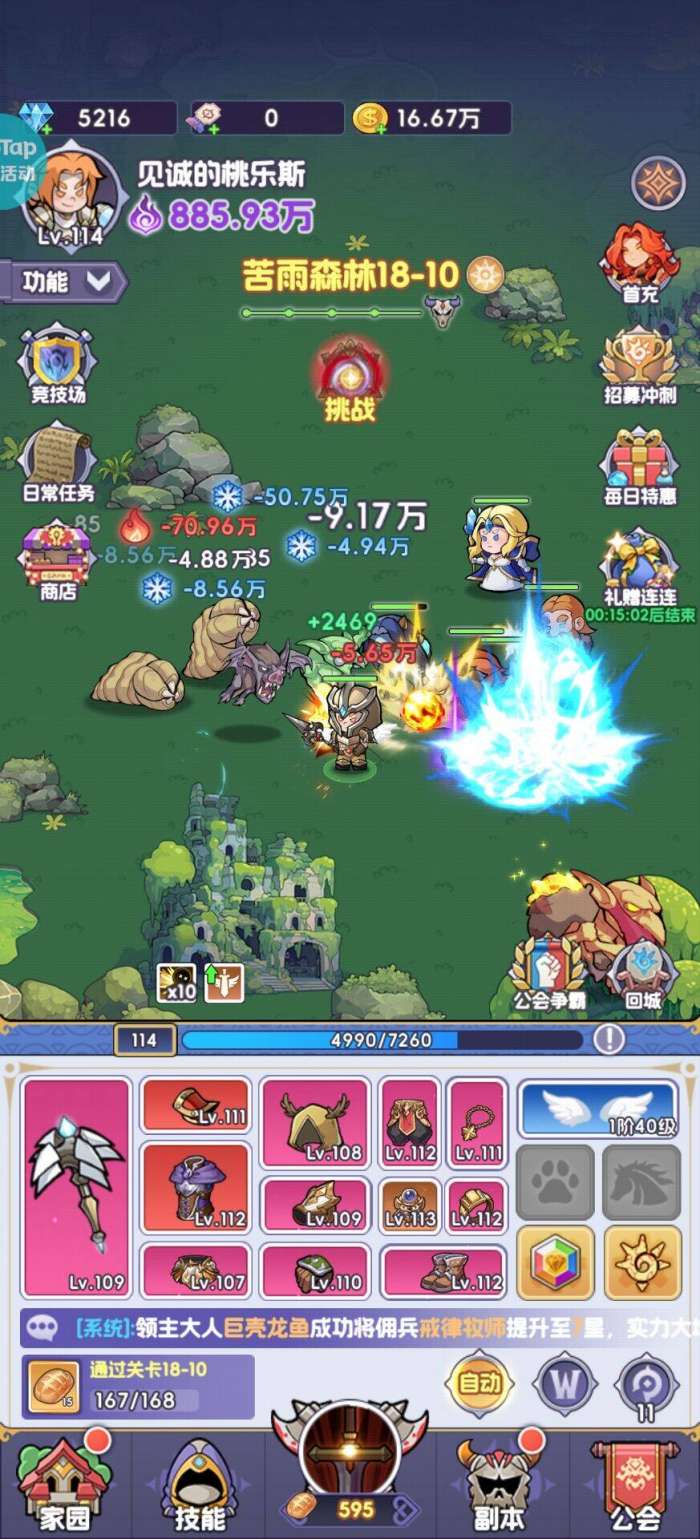The height and width of the screenshot is (1539, 700).
Task: Enter 公会争霸 guild war
Action: pos(546,969)
